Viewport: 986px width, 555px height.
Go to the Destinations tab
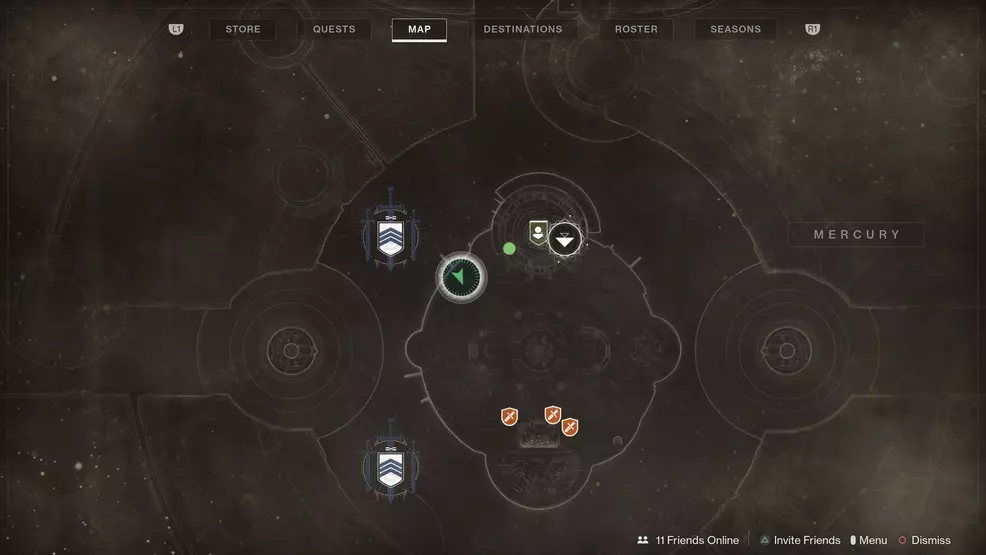(x=522, y=30)
